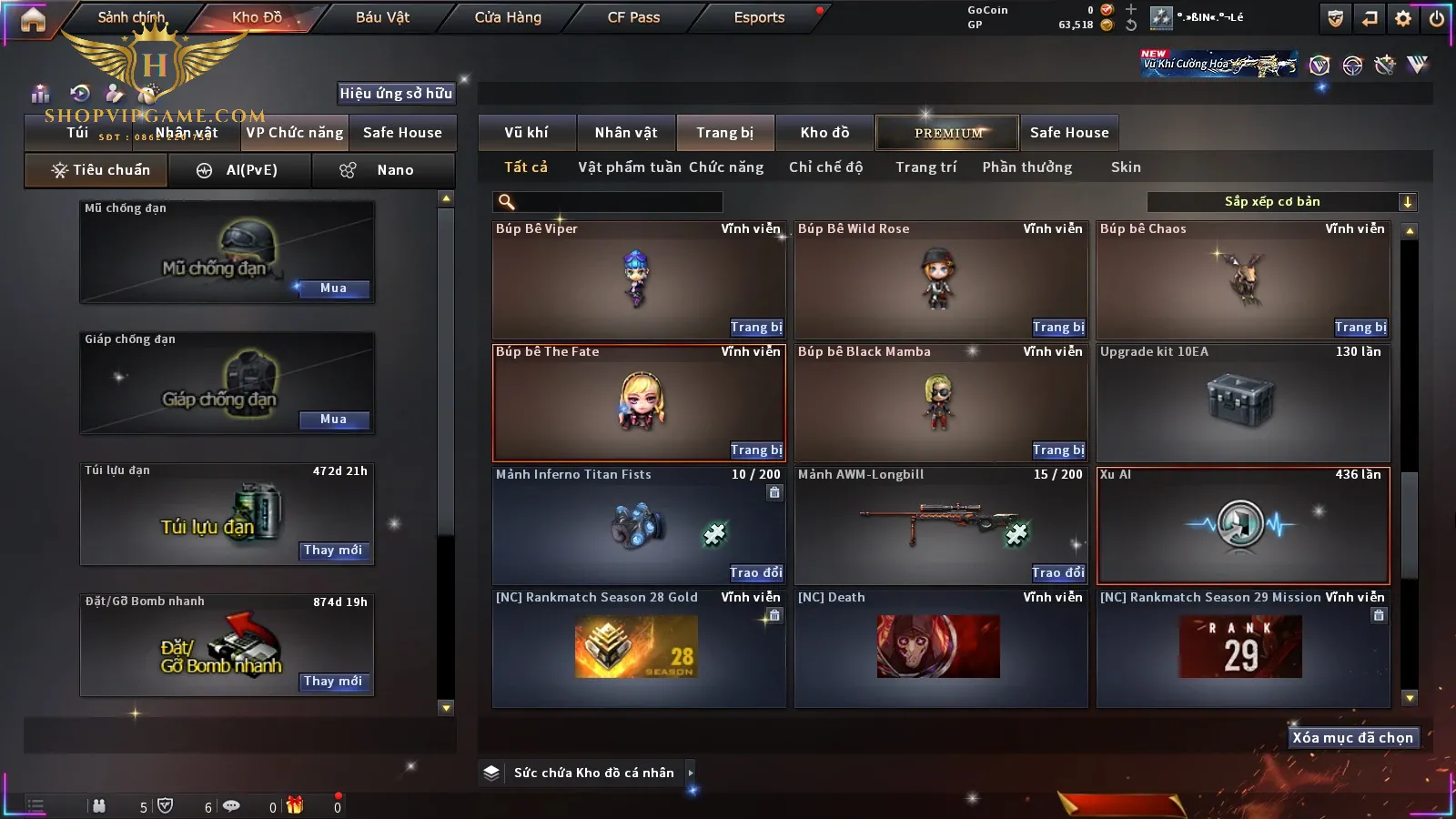1456x819 pixels.
Task: Switch to the Vũ khí tab
Action: coord(526,133)
